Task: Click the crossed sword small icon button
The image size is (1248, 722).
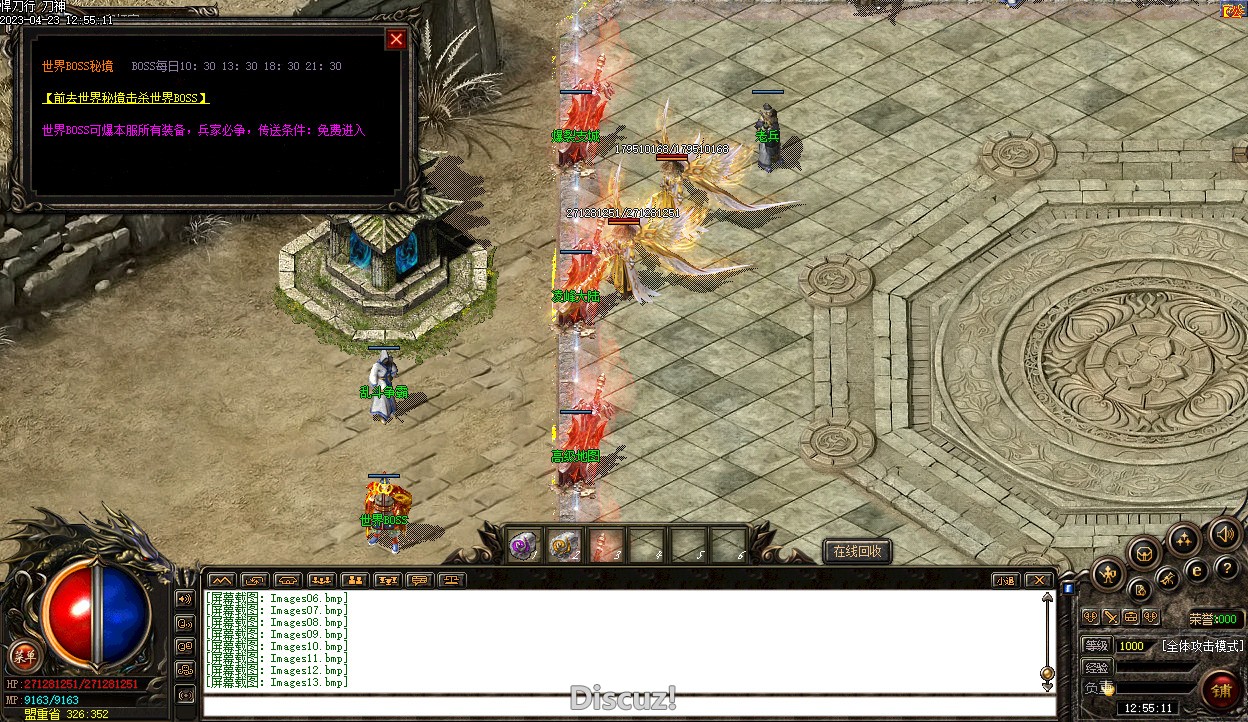Action: click(1110, 617)
